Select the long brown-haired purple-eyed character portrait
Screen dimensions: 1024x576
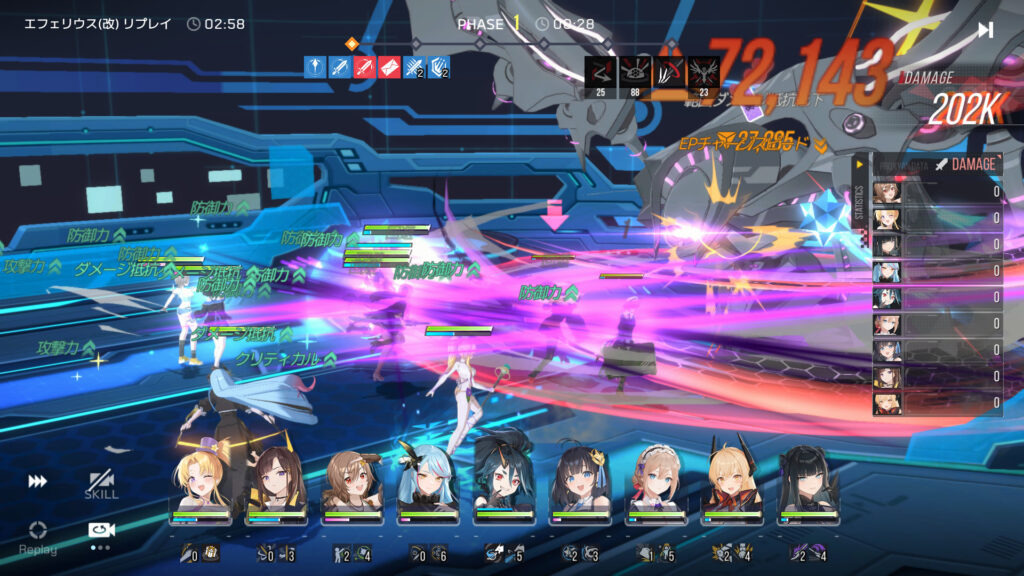coord(276,484)
